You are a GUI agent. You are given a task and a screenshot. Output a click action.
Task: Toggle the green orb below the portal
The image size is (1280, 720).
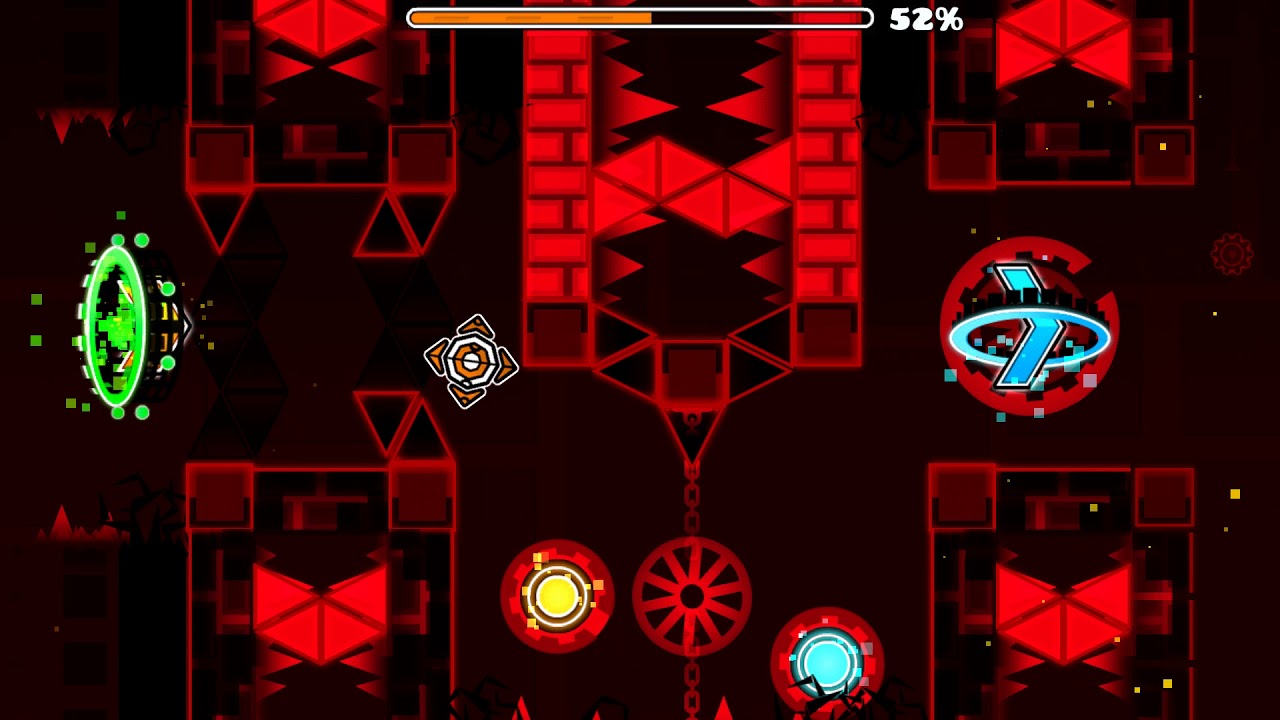118,410
